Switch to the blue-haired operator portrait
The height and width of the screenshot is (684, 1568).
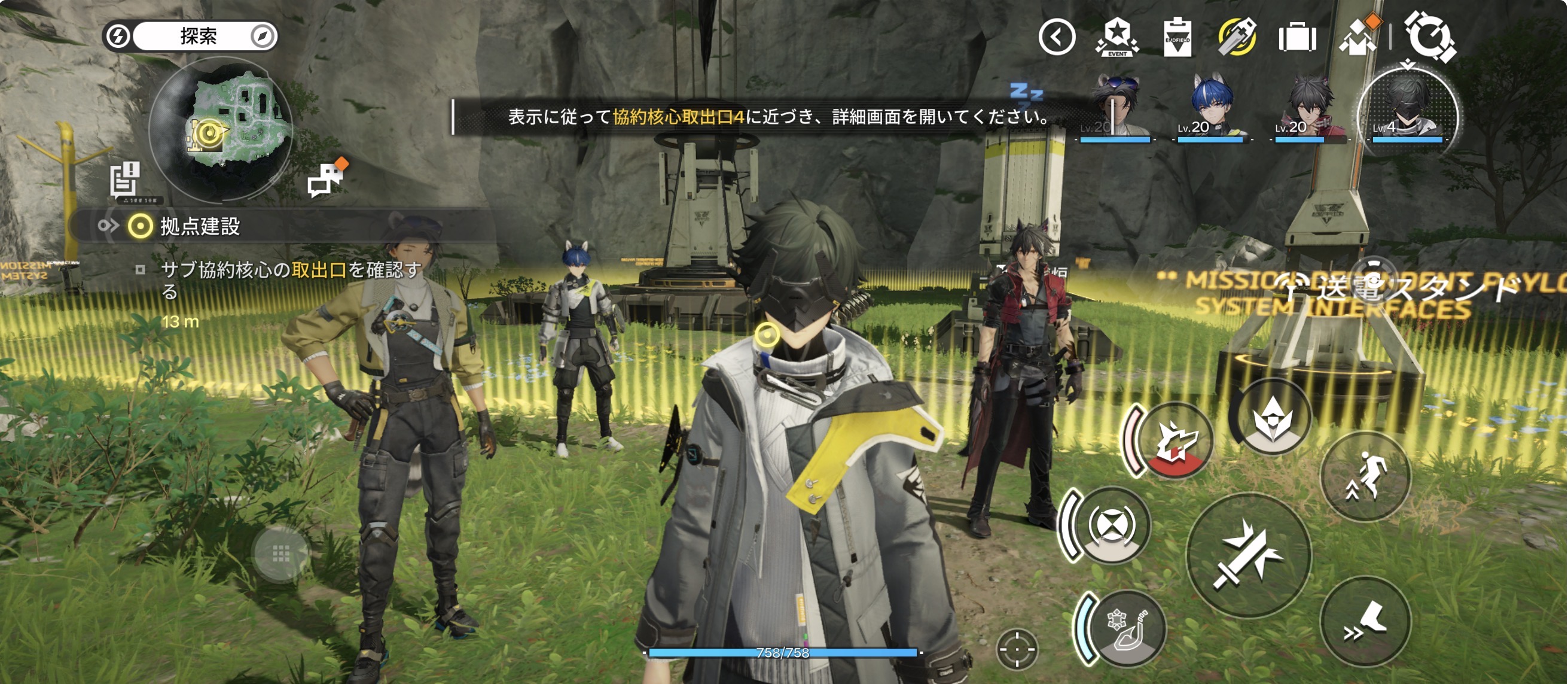1211,111
